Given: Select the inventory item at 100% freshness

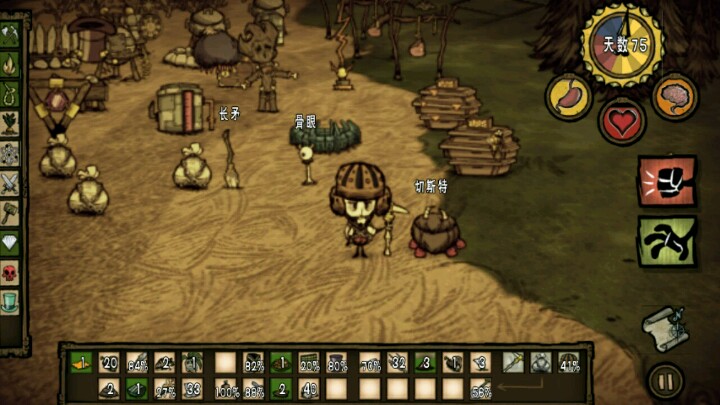Looking at the screenshot, I should click(x=225, y=389).
